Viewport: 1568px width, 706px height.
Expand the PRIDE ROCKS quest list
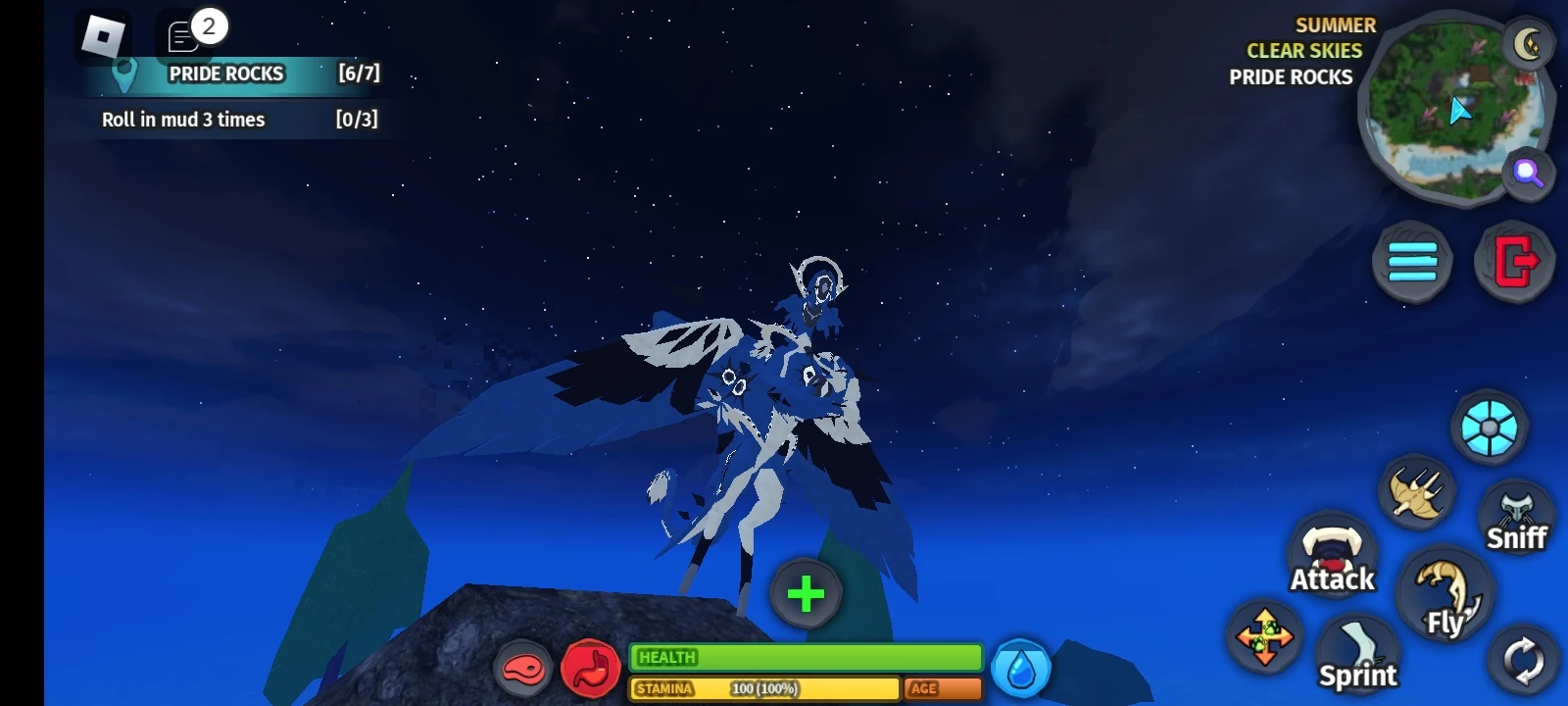225,74
